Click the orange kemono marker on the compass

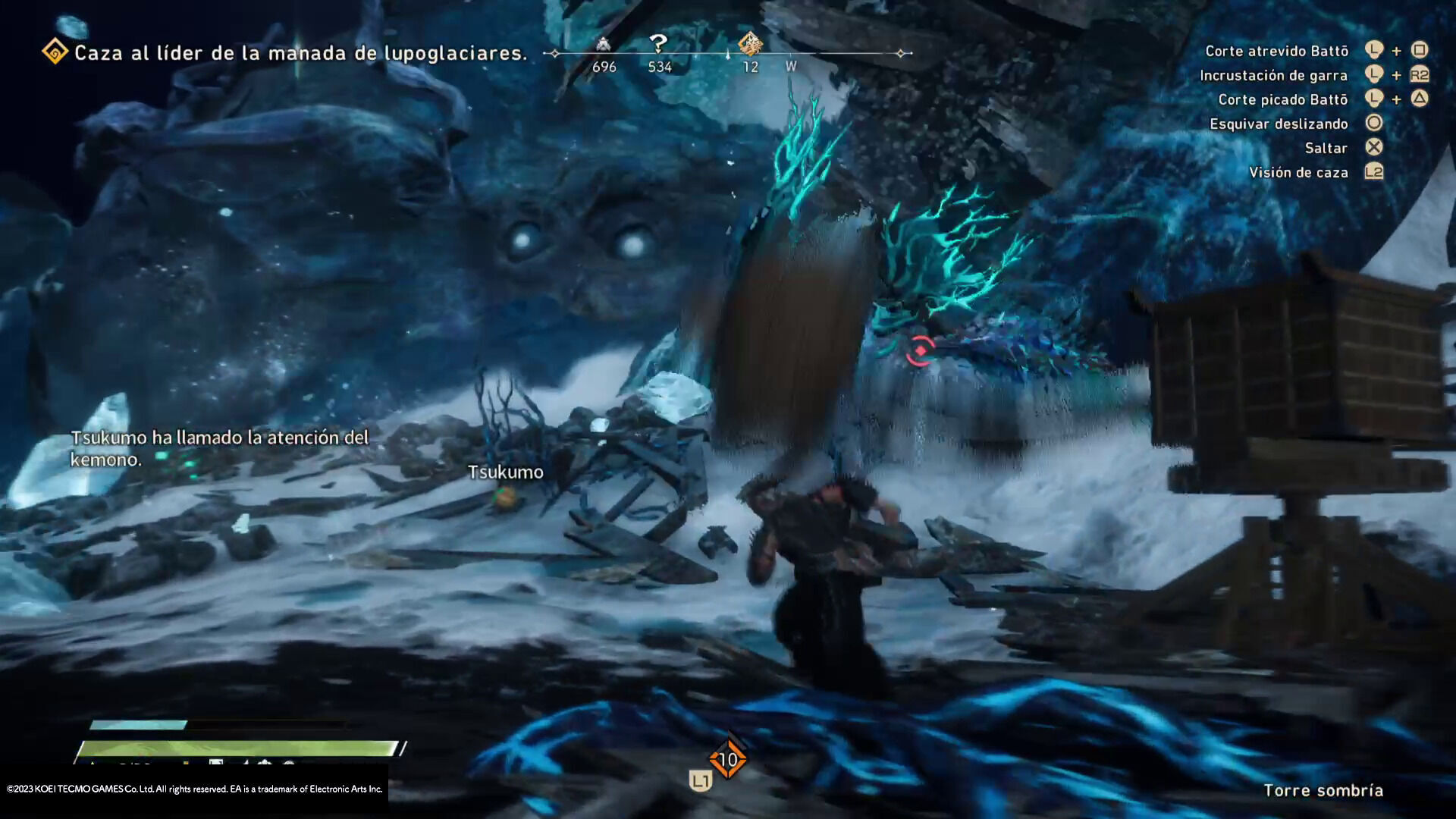coord(750,44)
